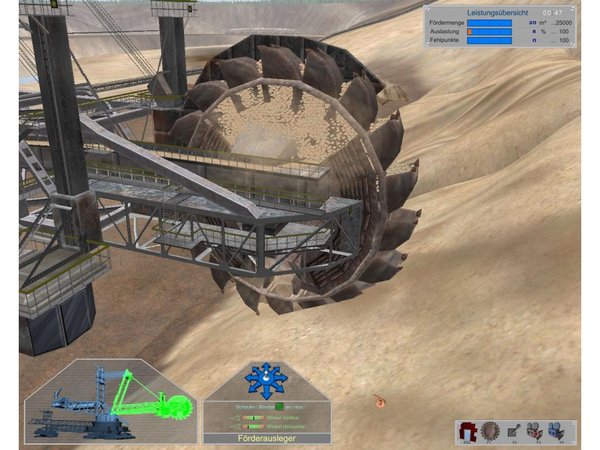
Task: Switch to the red camera view
Action: point(538,431)
